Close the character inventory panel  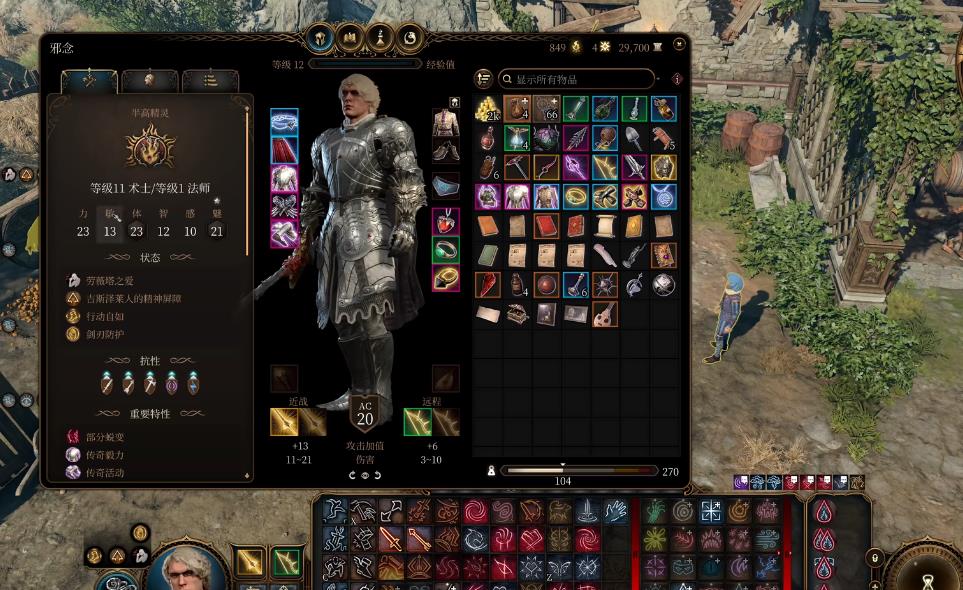(x=680, y=44)
